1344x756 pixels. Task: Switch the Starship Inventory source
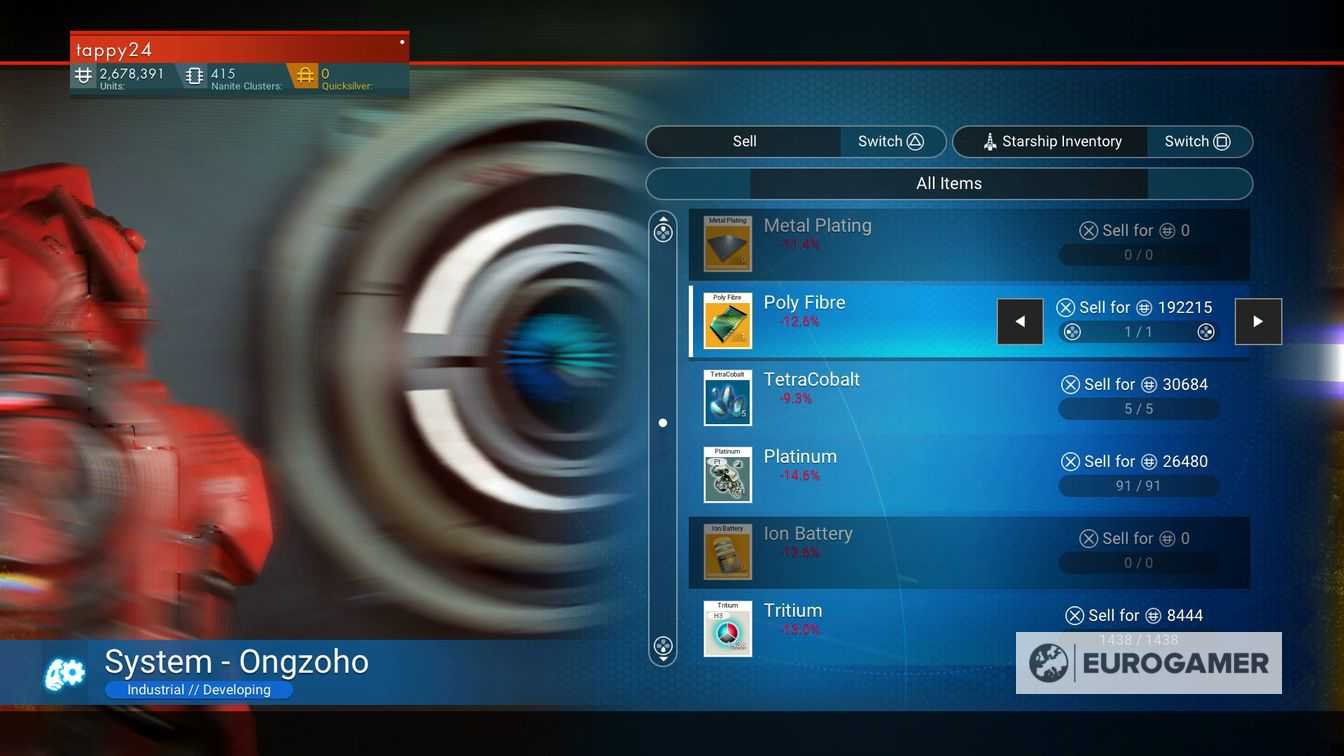[1197, 141]
